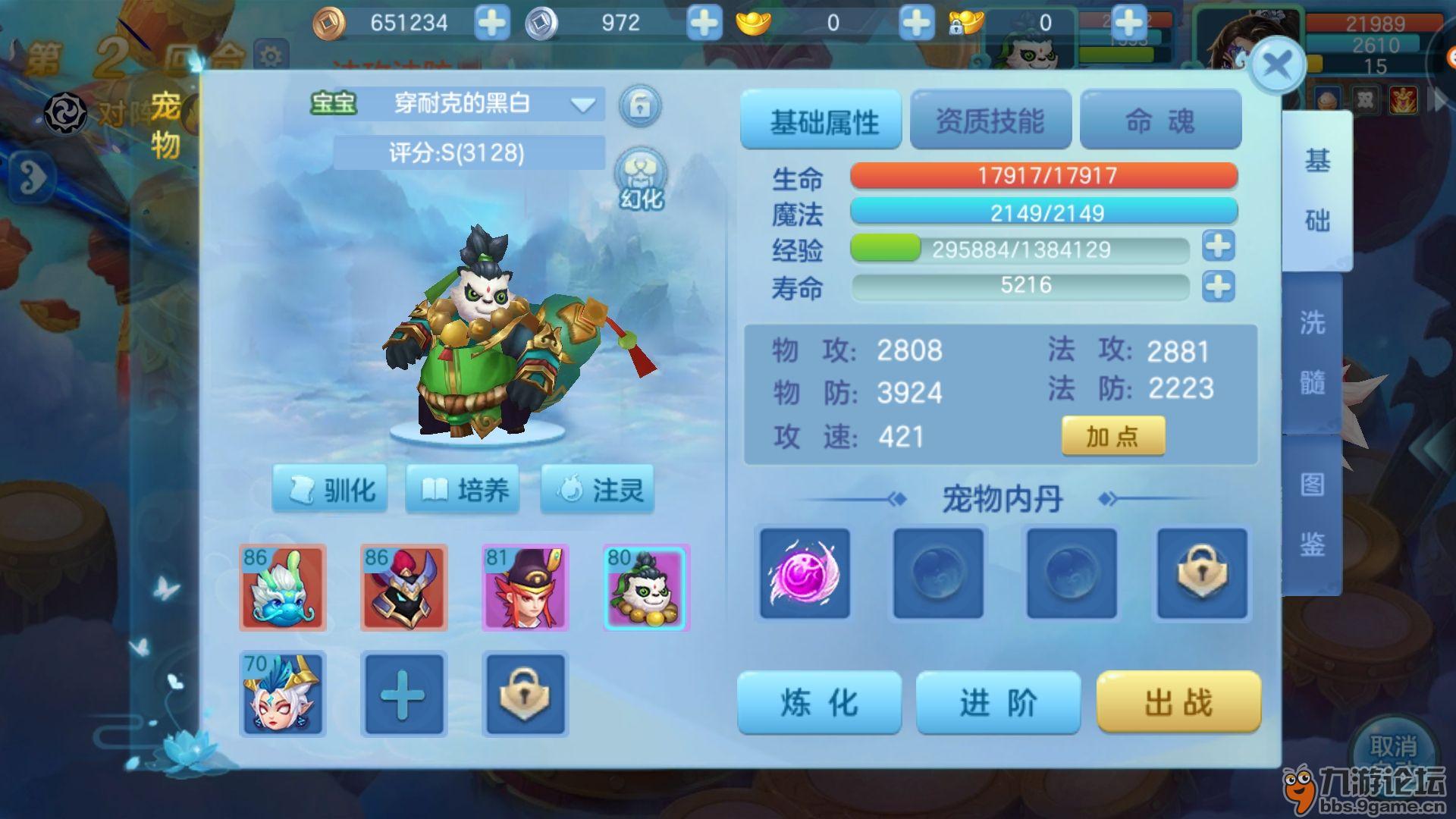Select the 基础属性 tab
The height and width of the screenshot is (819, 1456).
[x=821, y=121]
